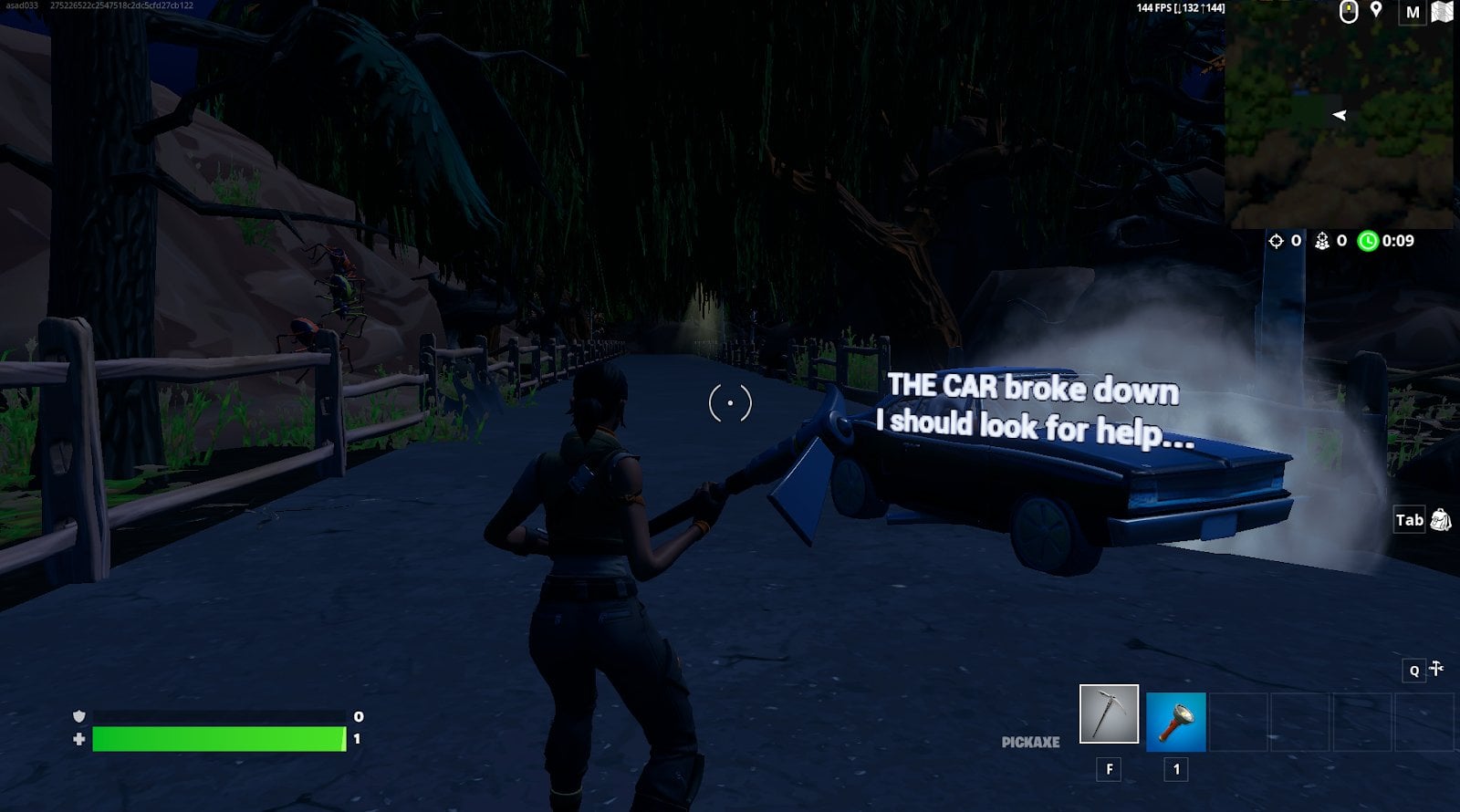The image size is (1460, 812).
Task: Select the pickaxe hotbar slot
Action: tap(1109, 713)
